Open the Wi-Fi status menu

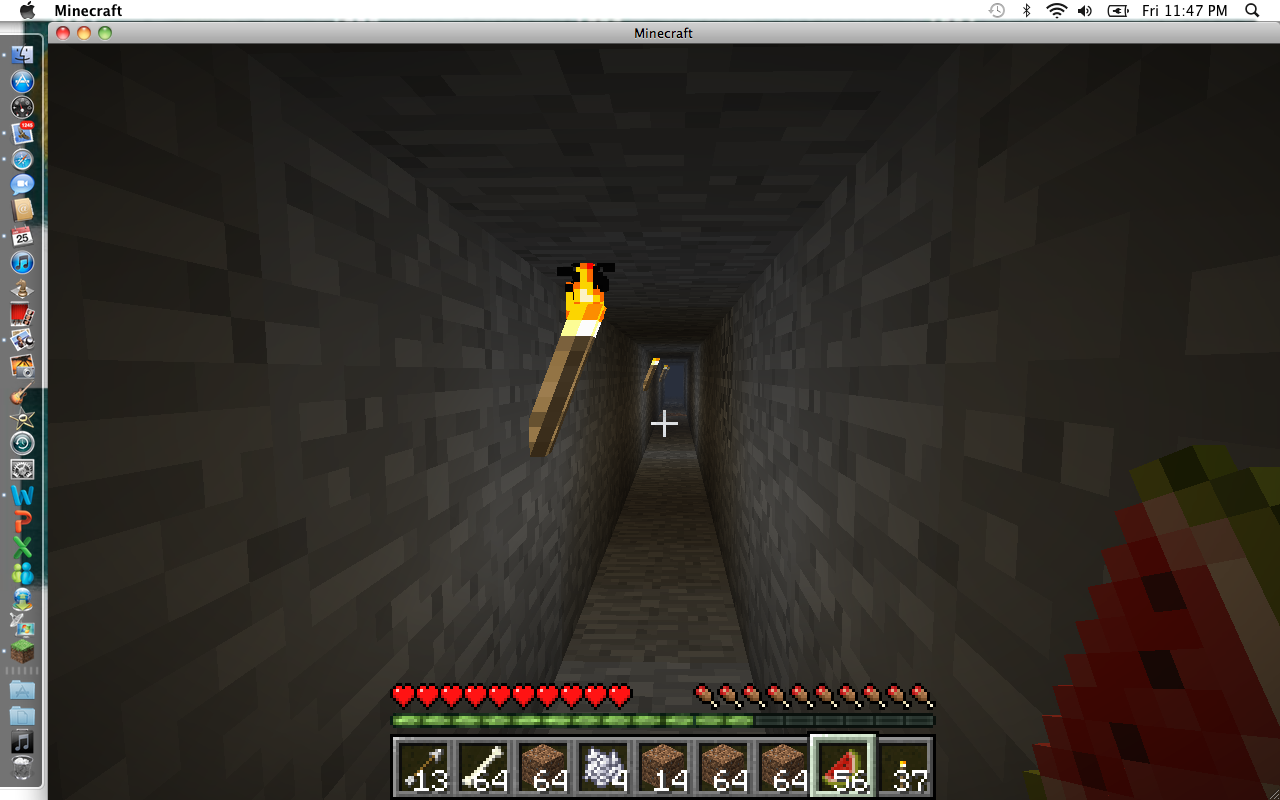coord(1055,10)
